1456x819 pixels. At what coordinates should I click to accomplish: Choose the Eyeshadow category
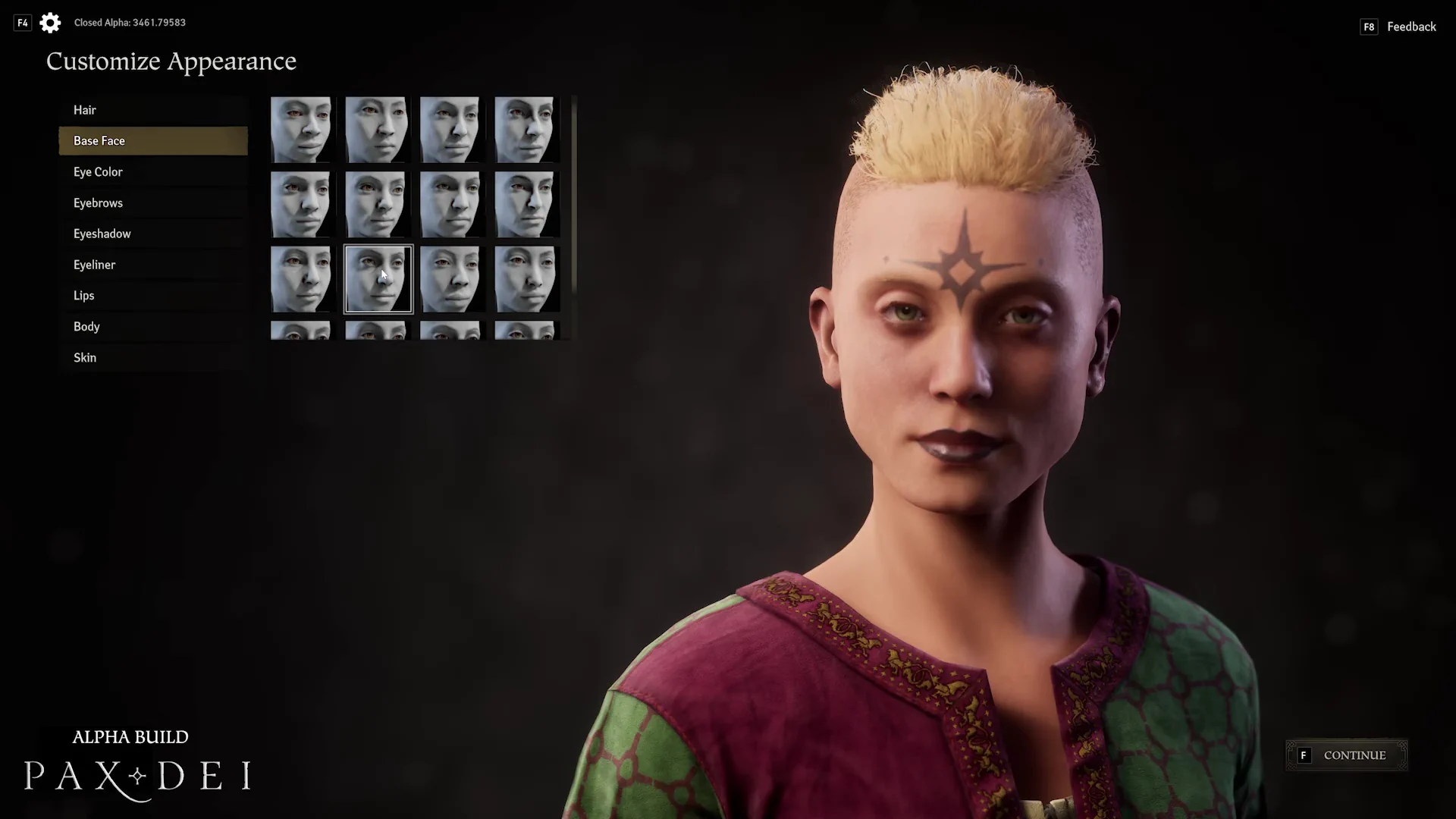tap(102, 234)
